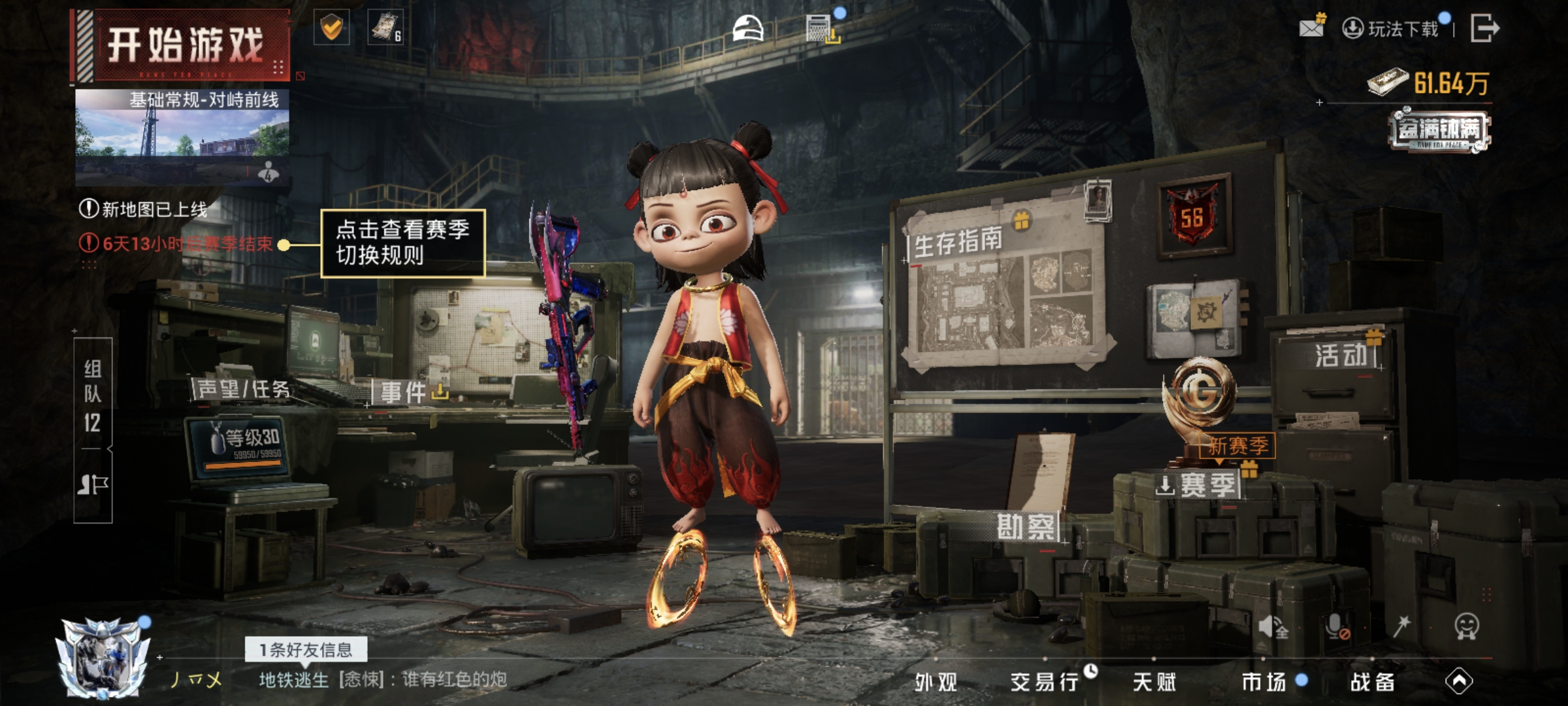Switch to the 外观 appearance tab
The width and height of the screenshot is (1568, 706).
pyautogui.click(x=936, y=682)
